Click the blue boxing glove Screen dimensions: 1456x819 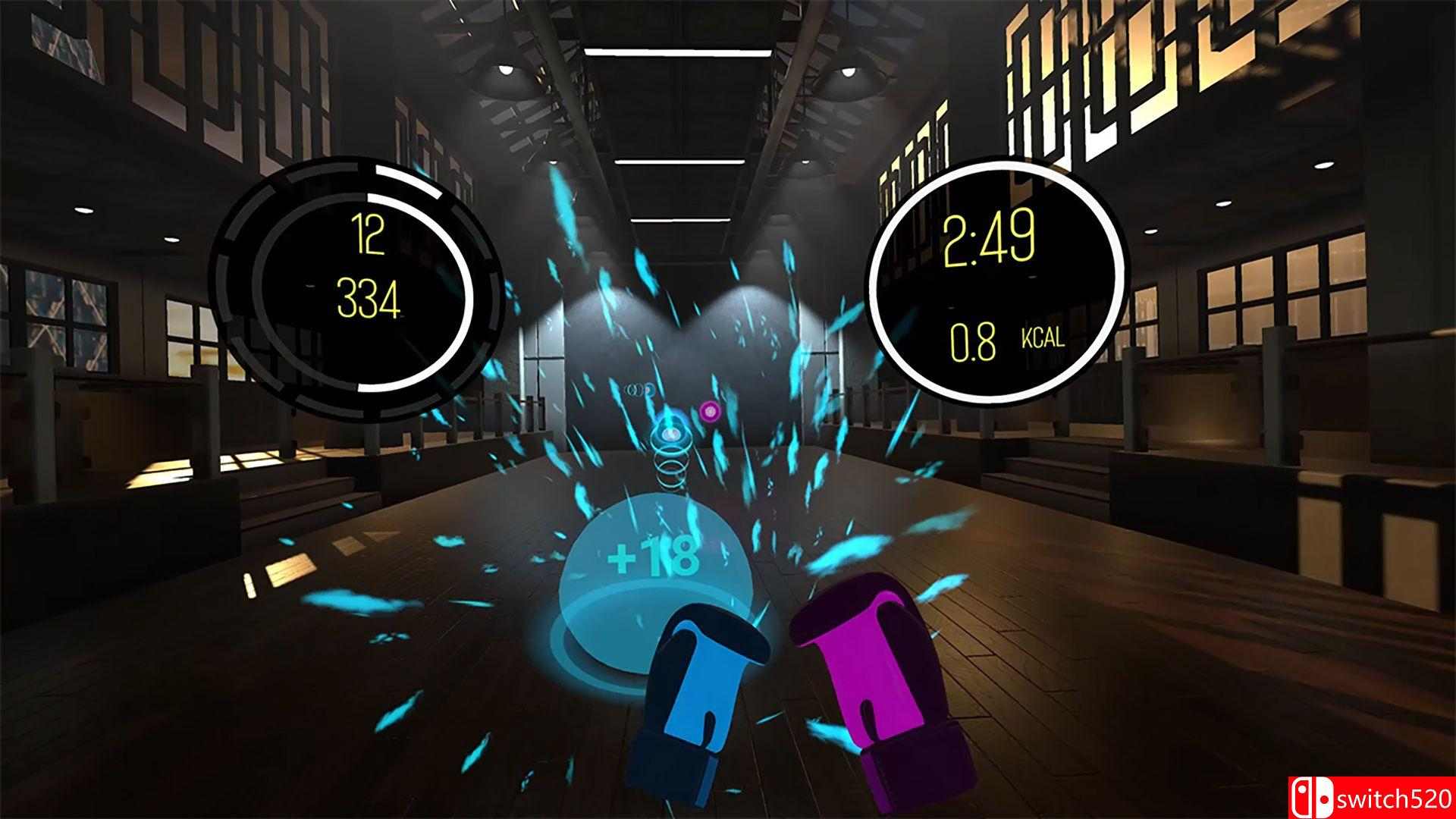705,682
